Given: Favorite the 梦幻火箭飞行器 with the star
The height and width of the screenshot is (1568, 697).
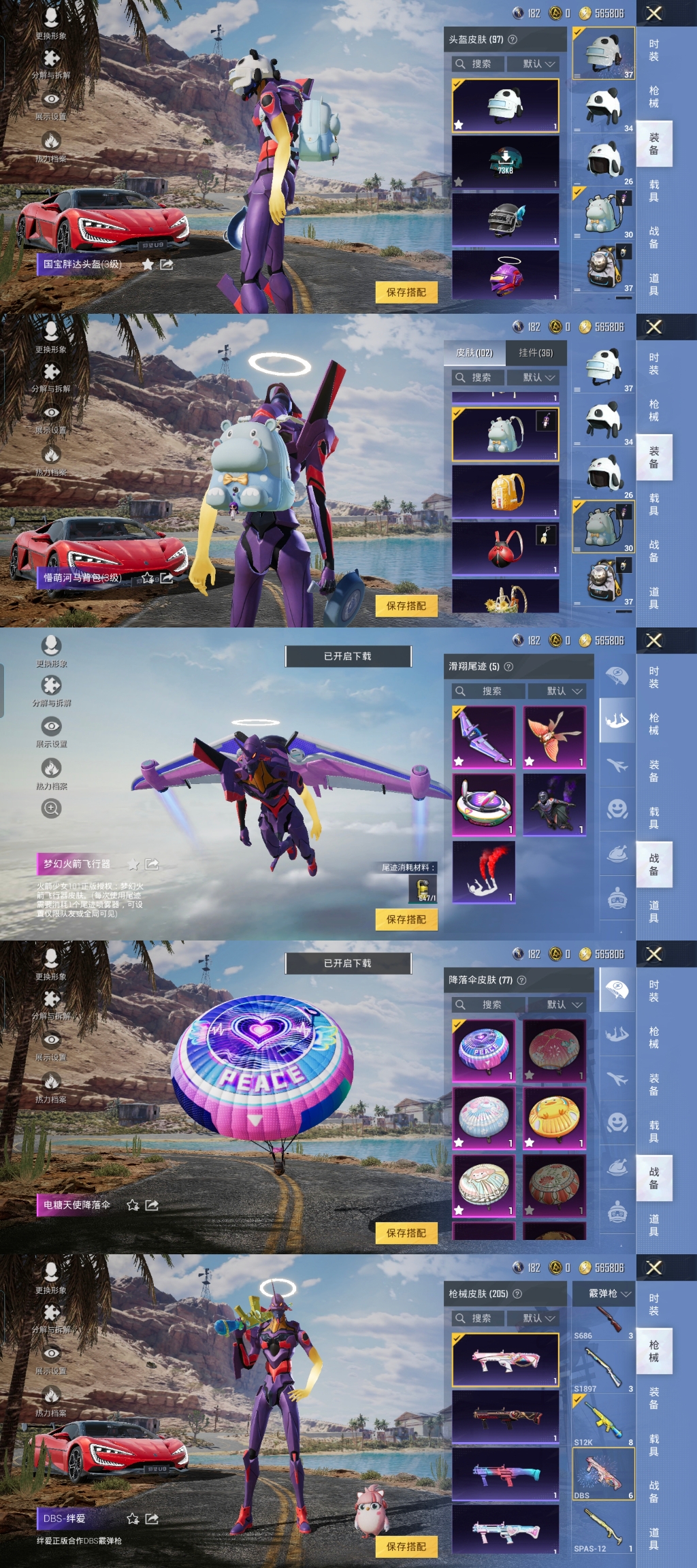Looking at the screenshot, I should click(134, 864).
